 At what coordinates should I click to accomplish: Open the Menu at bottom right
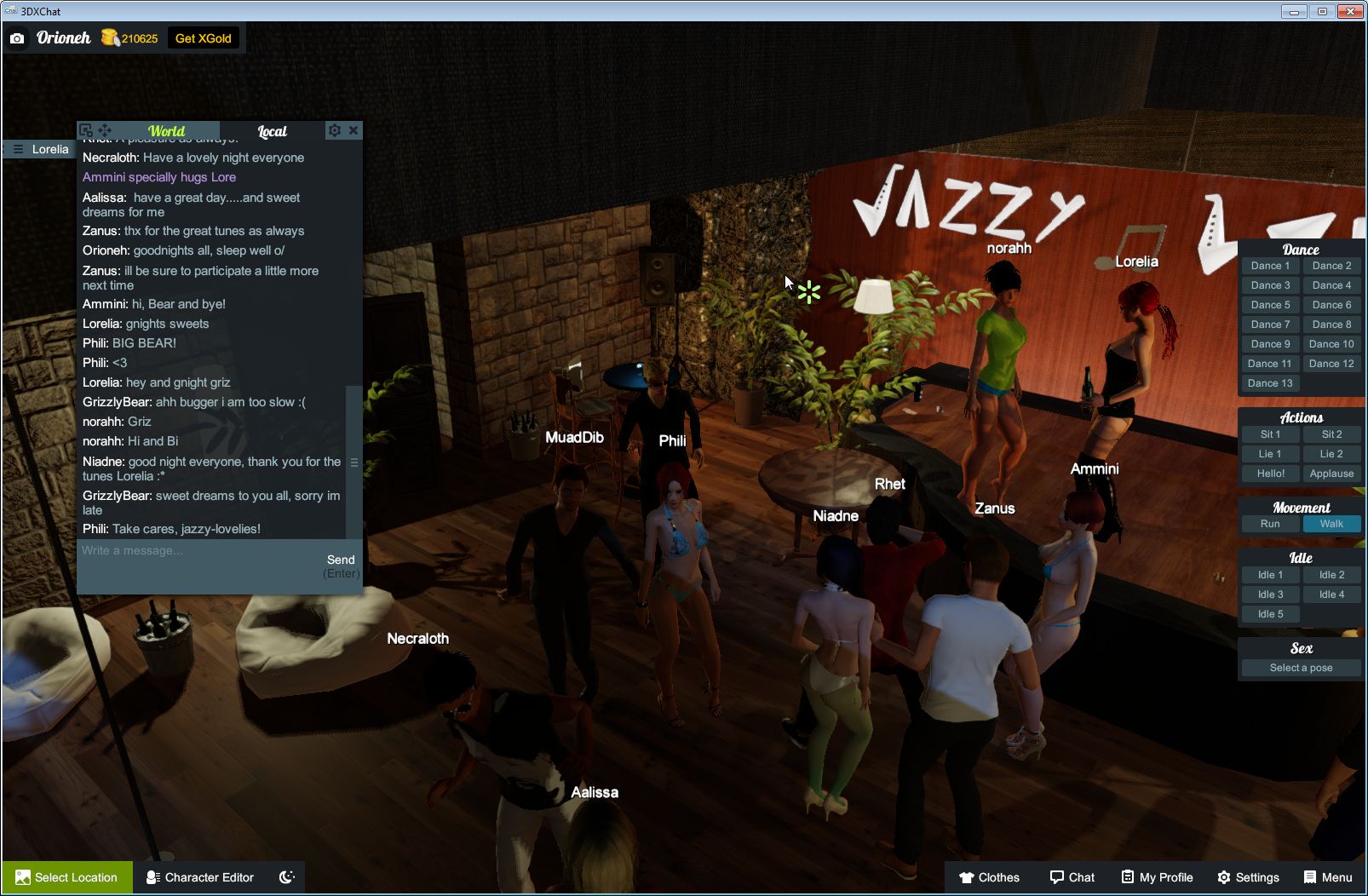click(x=1327, y=877)
